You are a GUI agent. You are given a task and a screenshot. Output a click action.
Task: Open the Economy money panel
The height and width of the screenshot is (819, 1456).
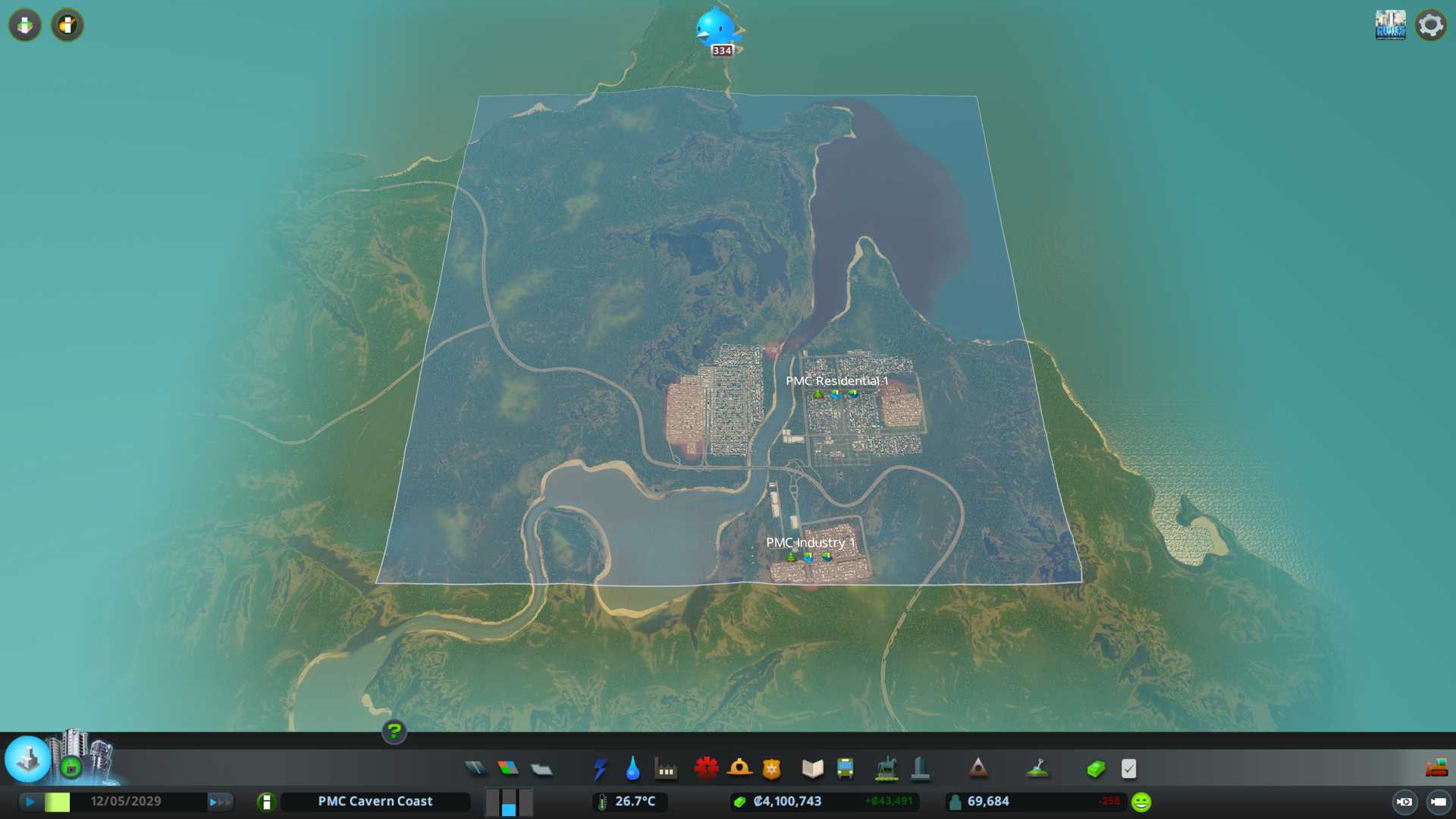[1096, 769]
